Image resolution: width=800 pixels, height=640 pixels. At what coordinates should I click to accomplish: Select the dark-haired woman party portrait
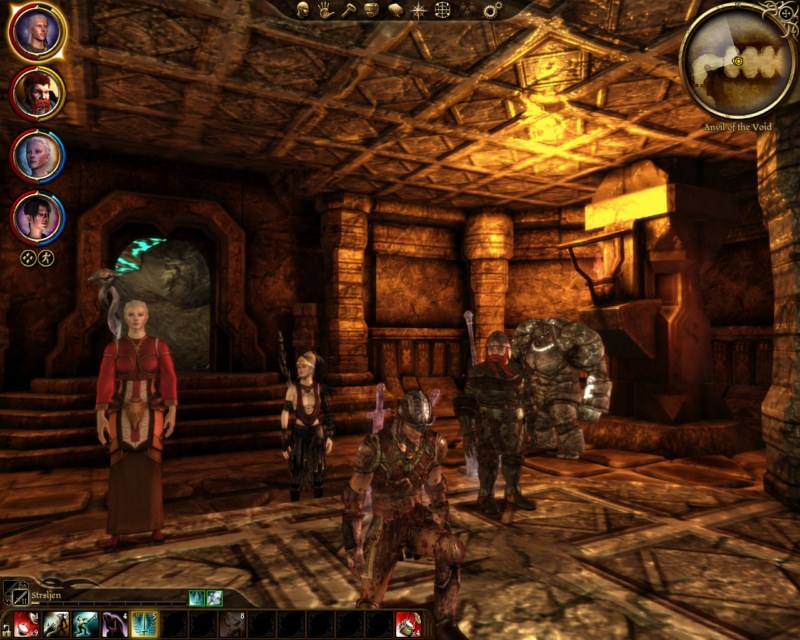click(38, 216)
